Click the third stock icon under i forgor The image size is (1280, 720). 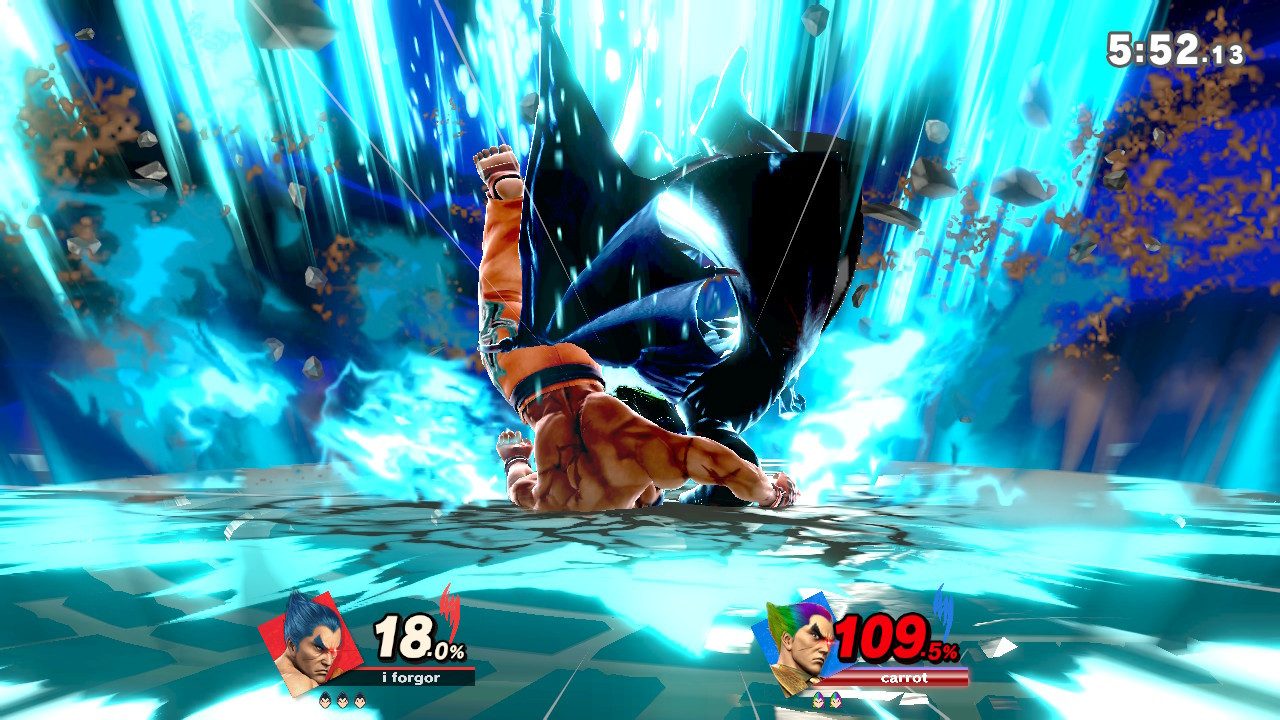[x=360, y=700]
